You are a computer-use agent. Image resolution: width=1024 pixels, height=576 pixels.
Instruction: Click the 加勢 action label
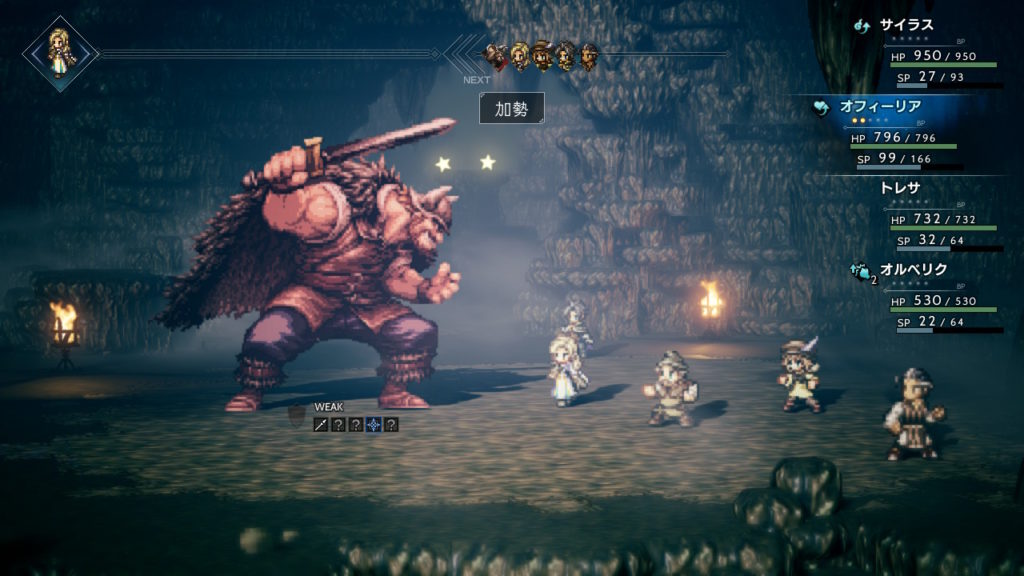(x=511, y=109)
